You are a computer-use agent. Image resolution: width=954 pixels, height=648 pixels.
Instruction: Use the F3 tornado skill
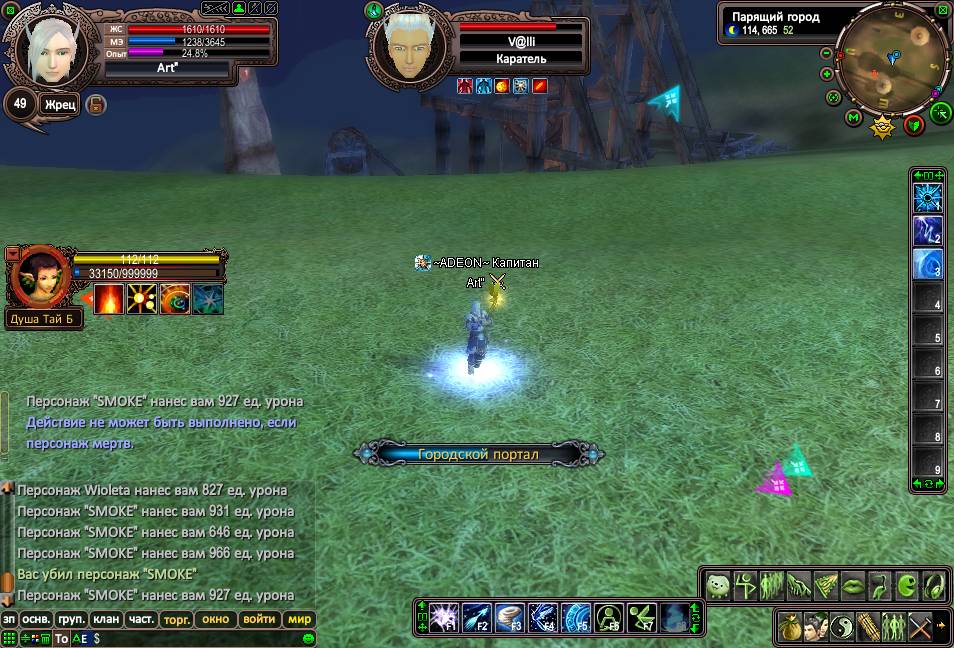tap(510, 618)
